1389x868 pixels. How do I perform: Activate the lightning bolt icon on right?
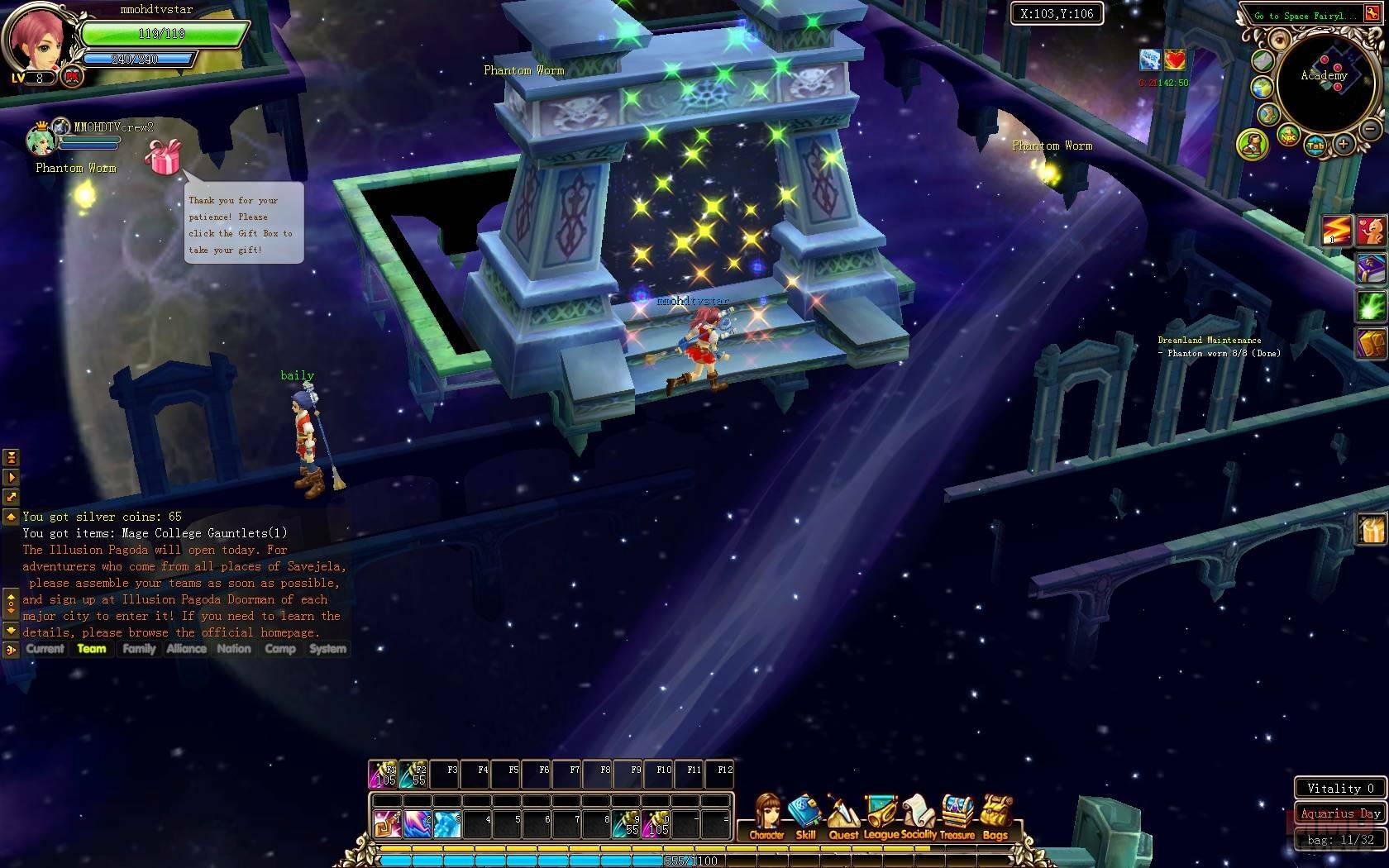(x=1335, y=229)
